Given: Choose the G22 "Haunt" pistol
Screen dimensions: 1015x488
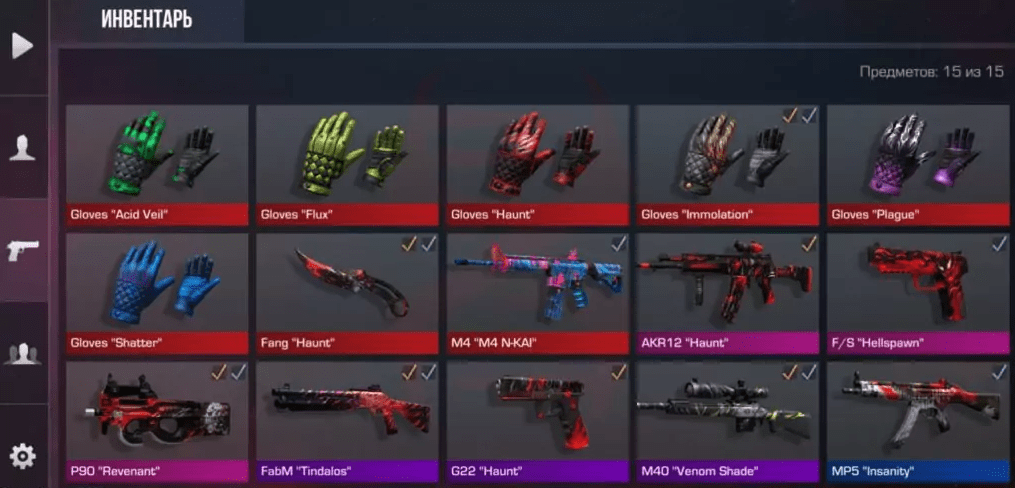Looking at the screenshot, I should coord(537,417).
